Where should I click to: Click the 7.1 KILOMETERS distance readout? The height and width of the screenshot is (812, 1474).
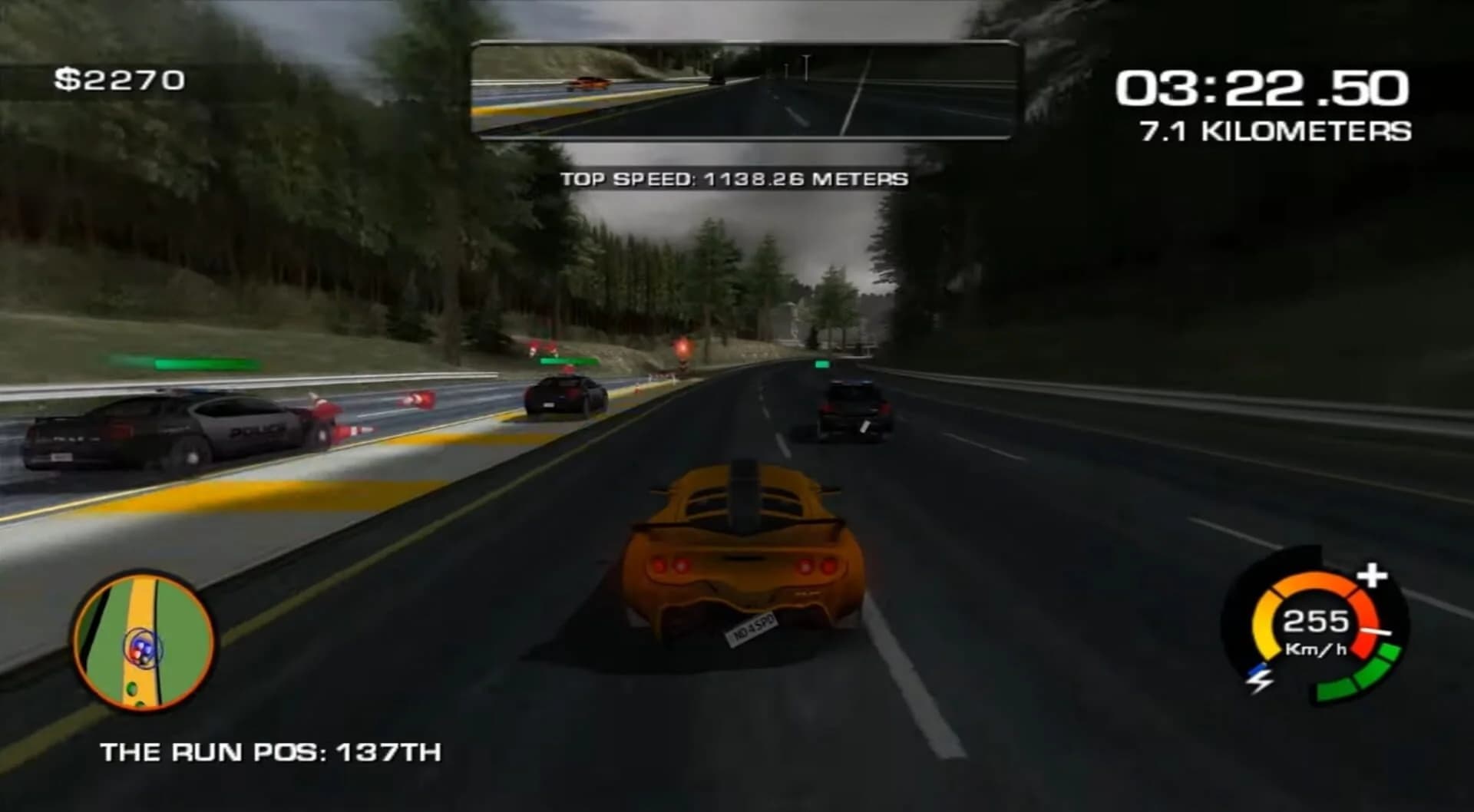tap(1274, 130)
